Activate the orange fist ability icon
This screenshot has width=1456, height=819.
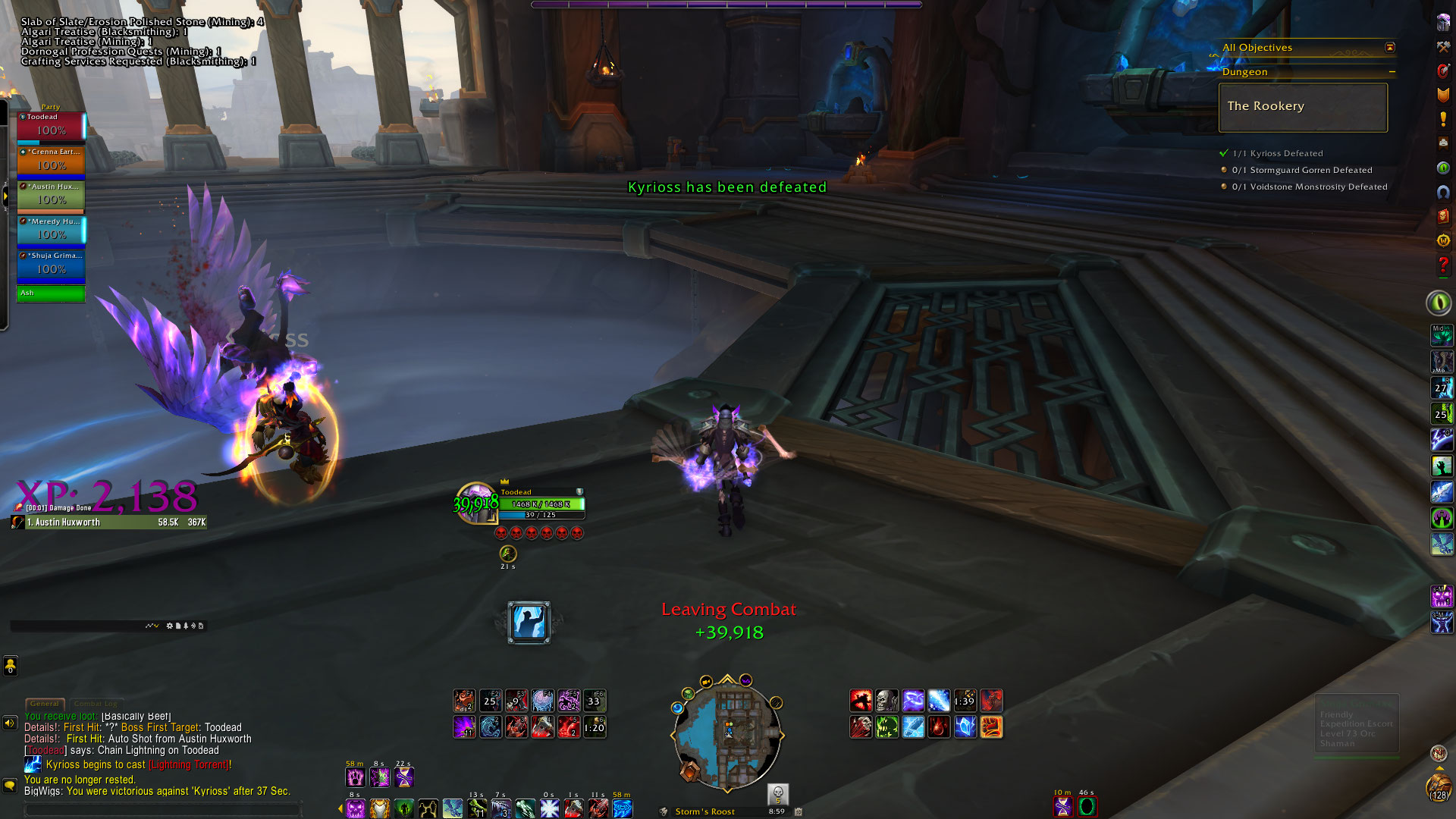pyautogui.click(x=991, y=727)
